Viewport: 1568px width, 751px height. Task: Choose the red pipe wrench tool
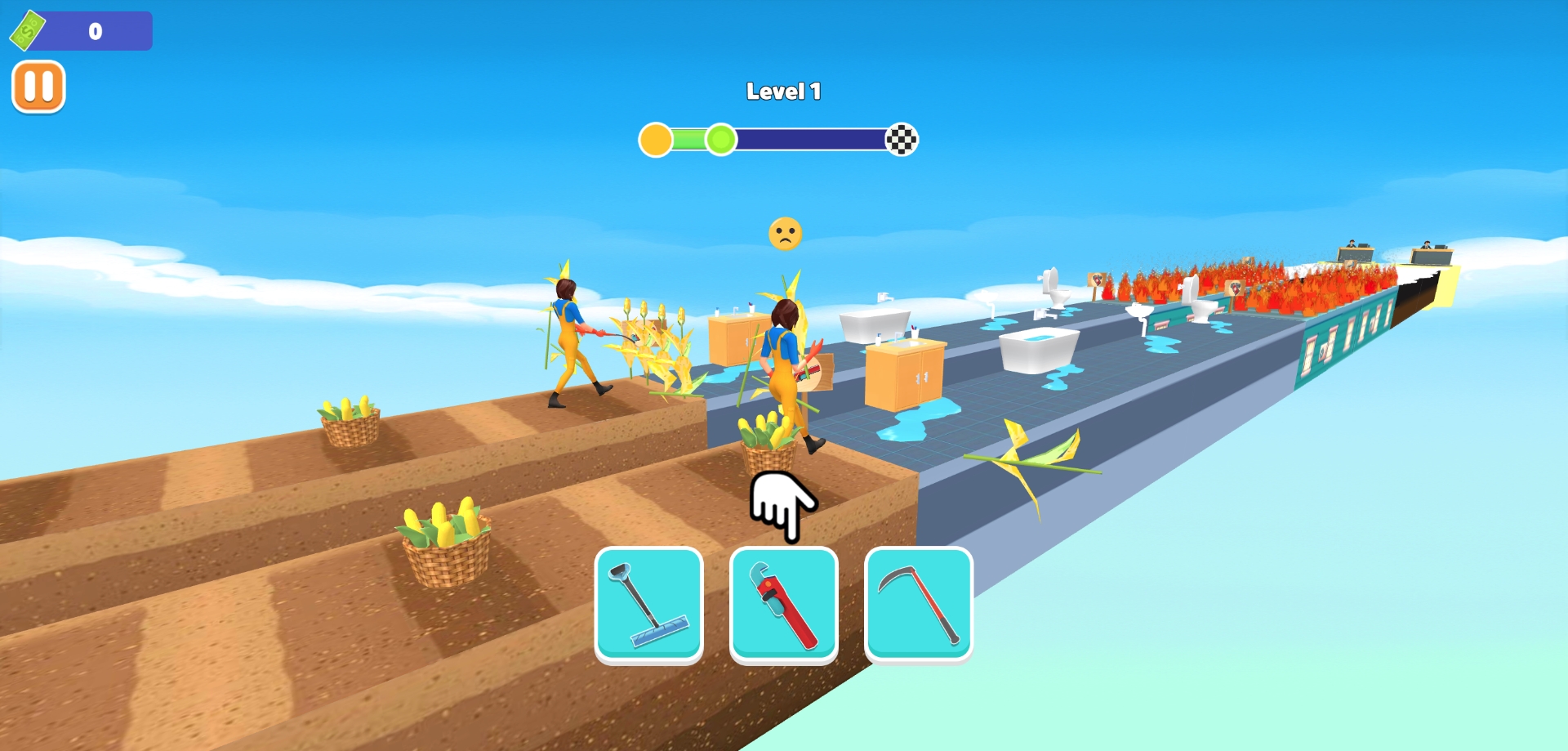[x=783, y=603]
